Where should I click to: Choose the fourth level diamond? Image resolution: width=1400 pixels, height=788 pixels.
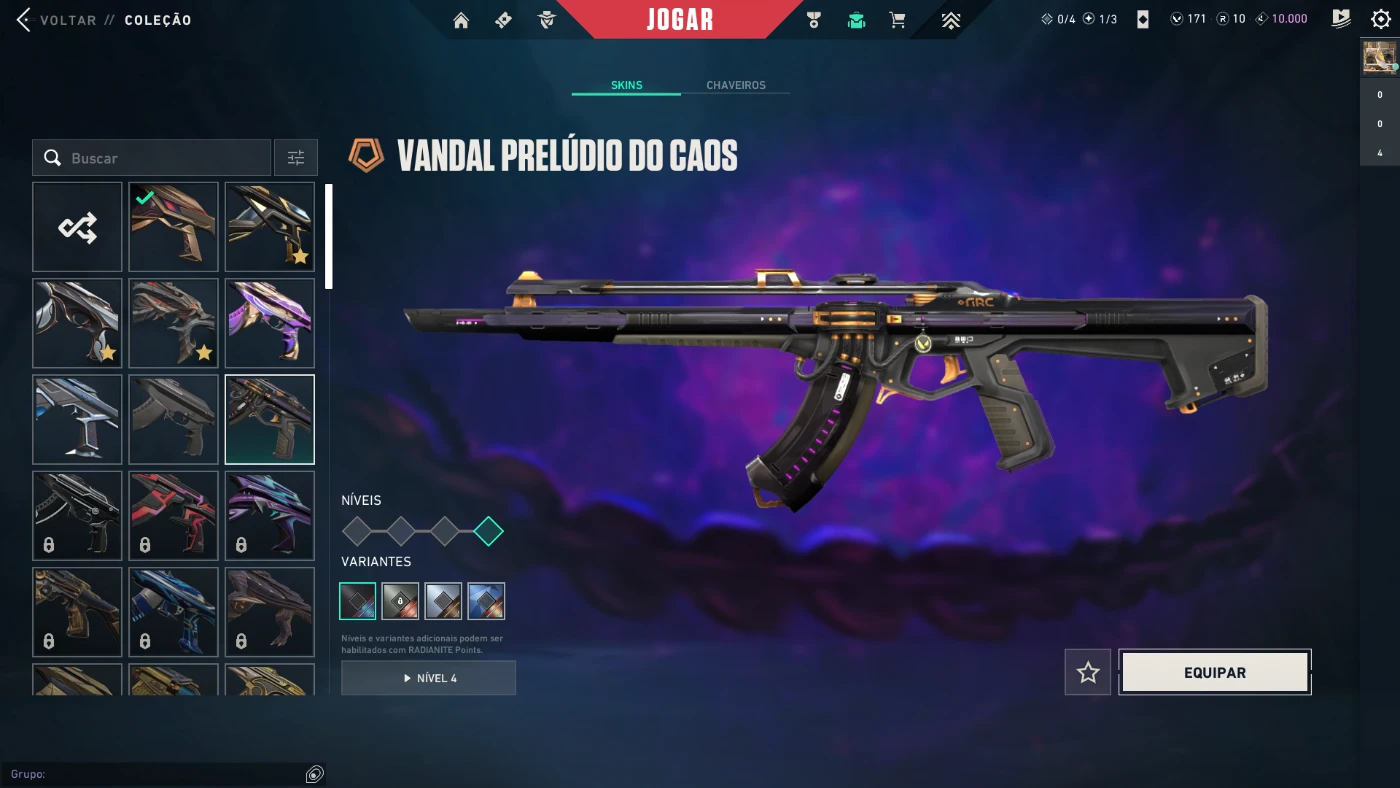[x=488, y=531]
